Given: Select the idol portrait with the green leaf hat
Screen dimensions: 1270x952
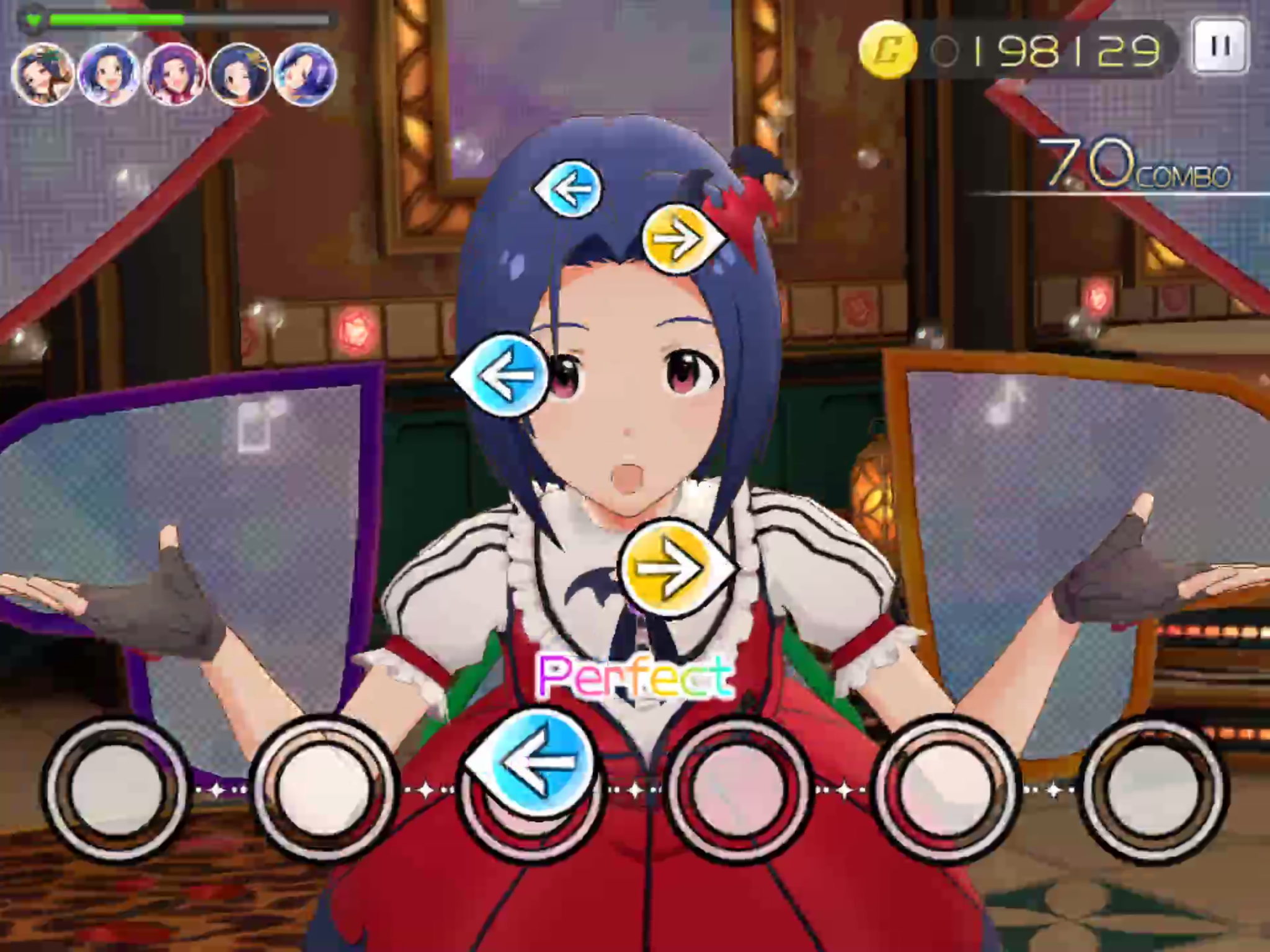Looking at the screenshot, I should point(43,74).
